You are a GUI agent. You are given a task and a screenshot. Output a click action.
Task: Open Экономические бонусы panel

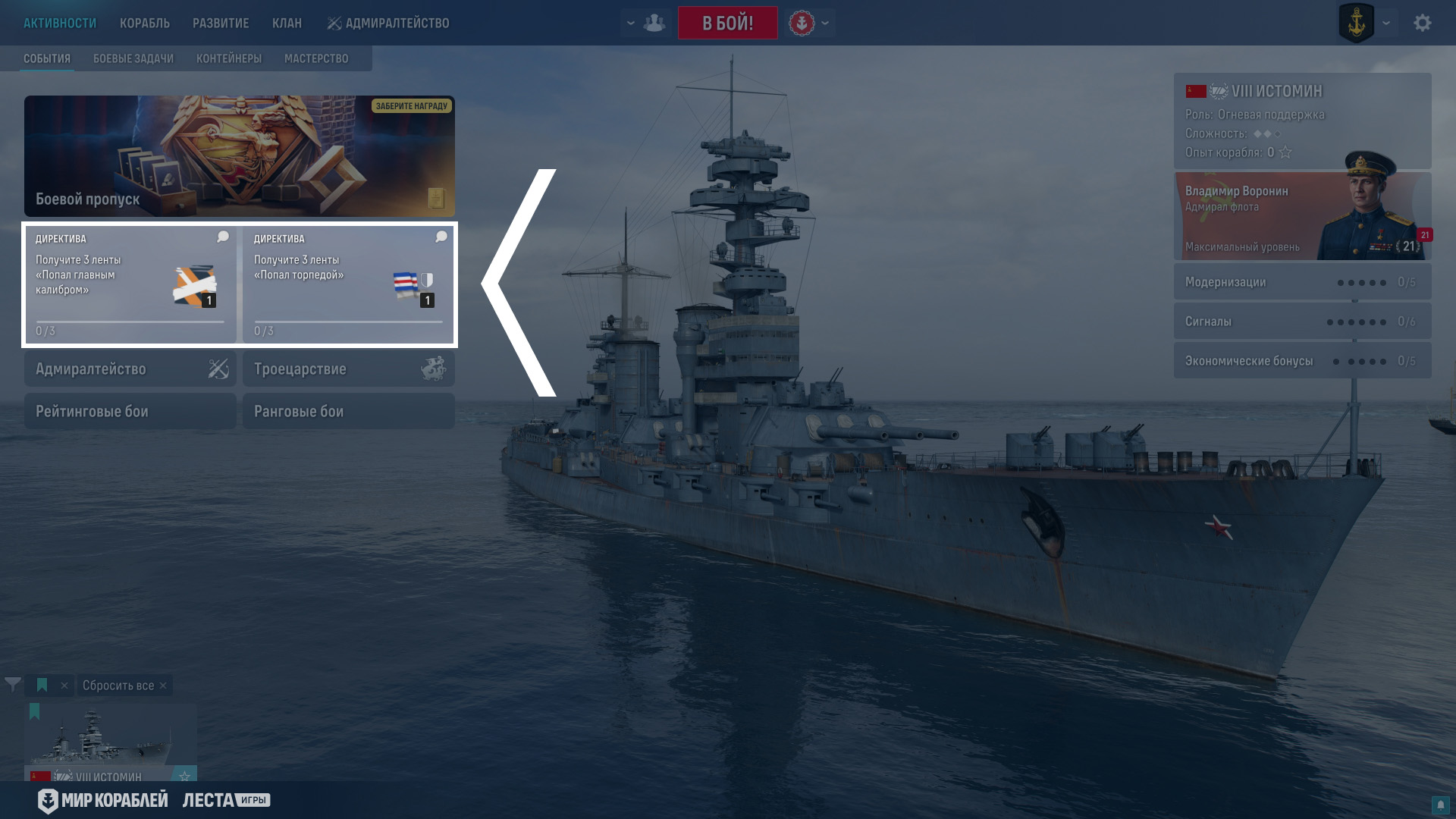pyautogui.click(x=1302, y=361)
